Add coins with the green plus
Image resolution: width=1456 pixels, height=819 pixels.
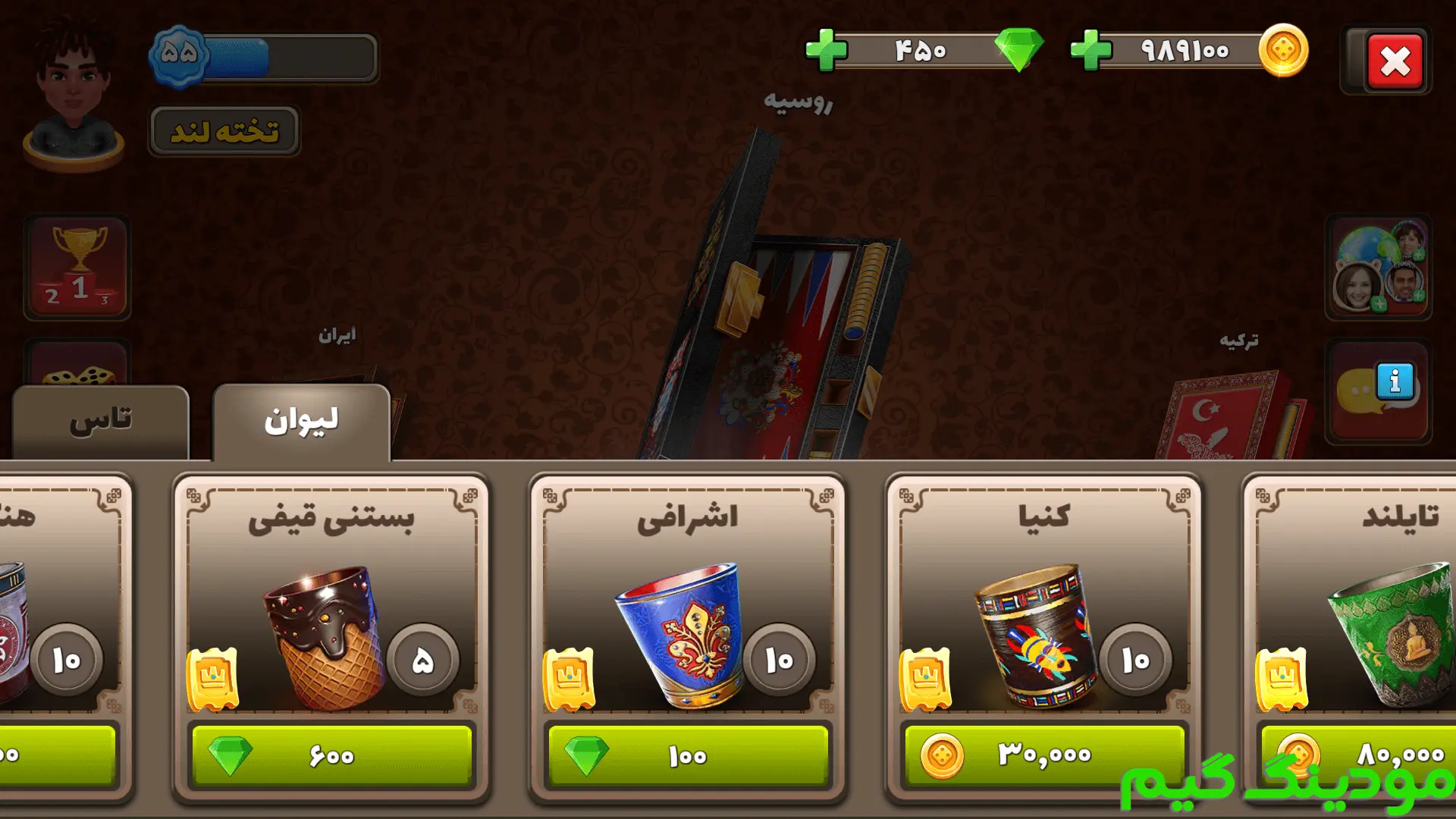coord(1090,51)
